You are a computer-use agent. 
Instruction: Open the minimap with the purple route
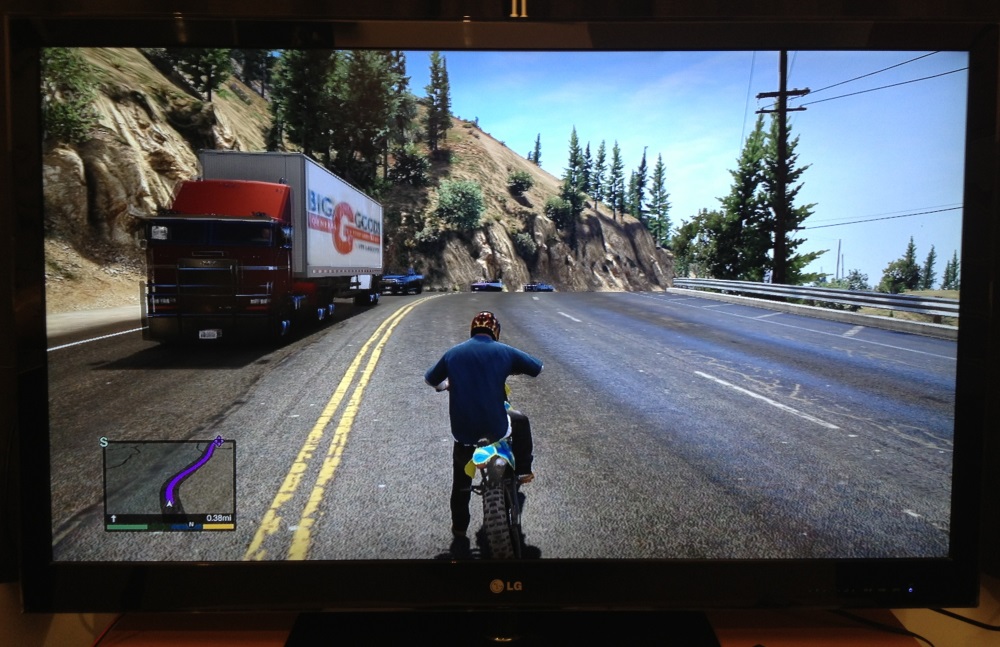click(x=169, y=480)
